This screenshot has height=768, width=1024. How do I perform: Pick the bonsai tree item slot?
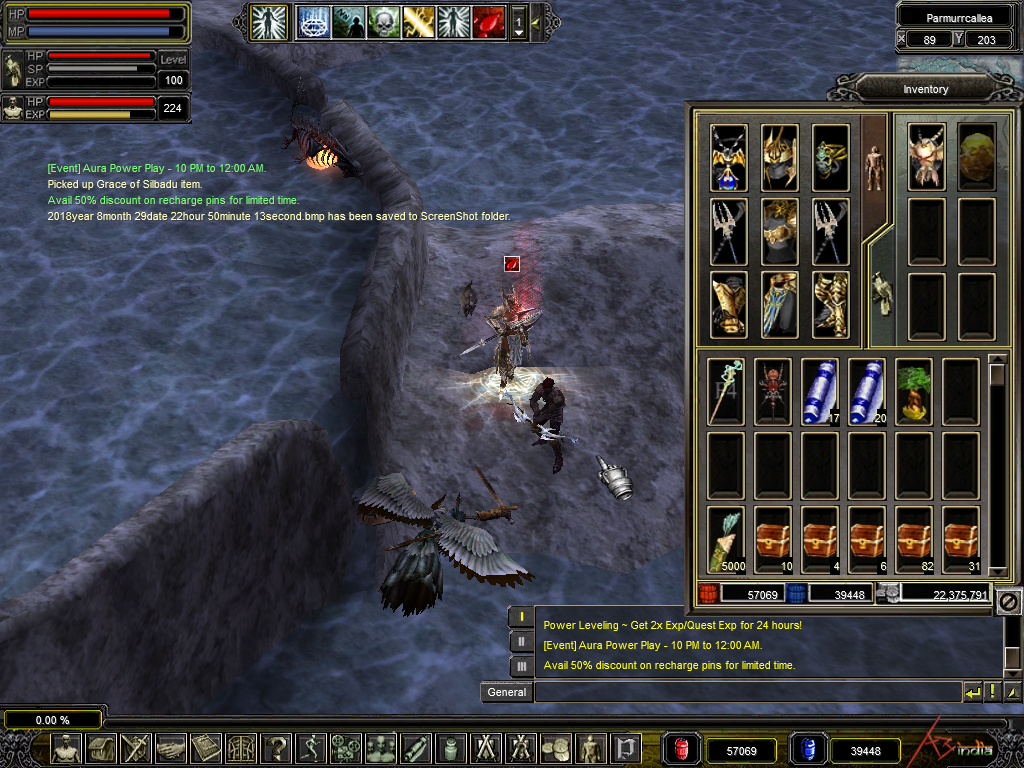(x=914, y=390)
